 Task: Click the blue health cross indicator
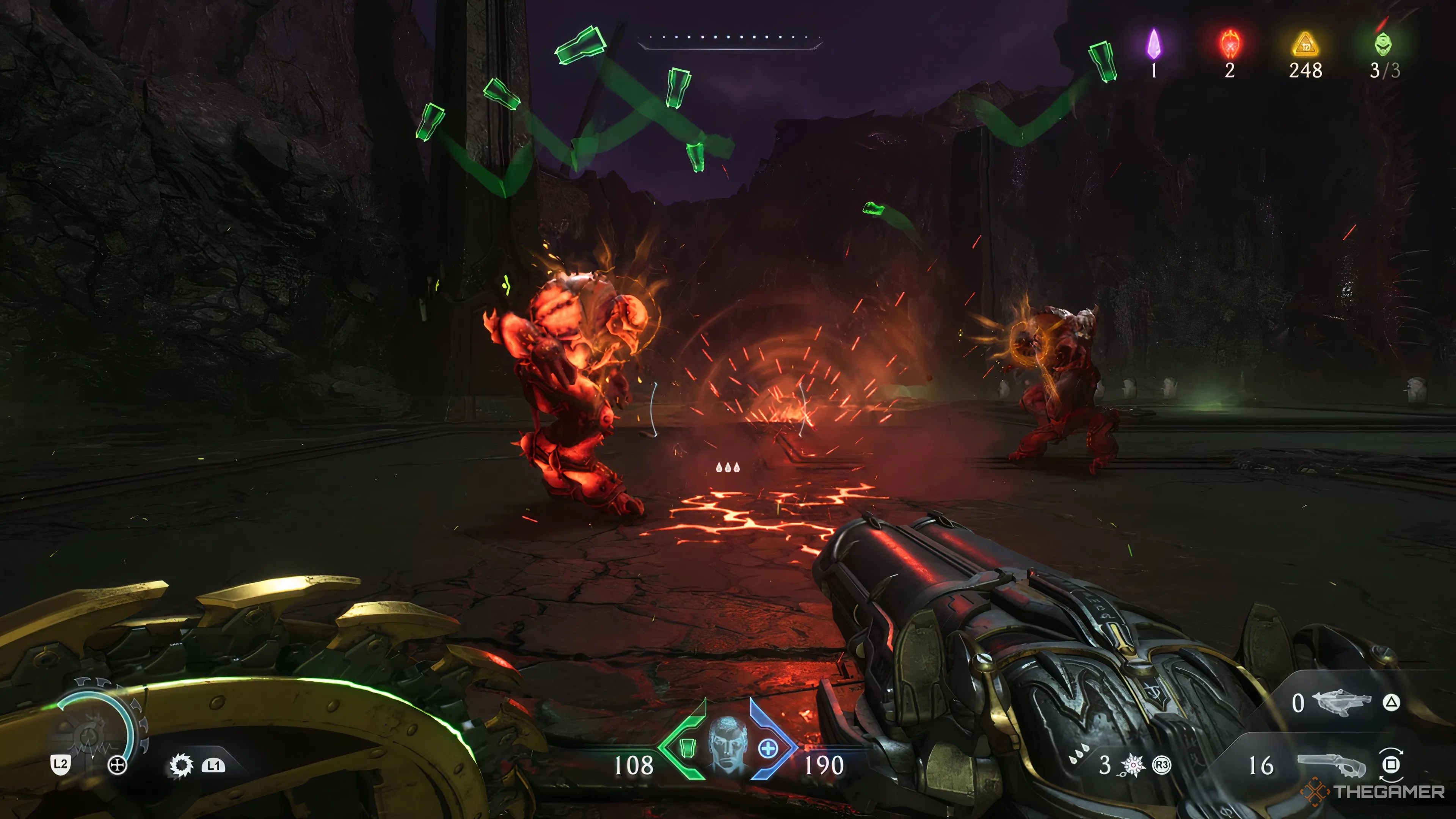point(768,749)
